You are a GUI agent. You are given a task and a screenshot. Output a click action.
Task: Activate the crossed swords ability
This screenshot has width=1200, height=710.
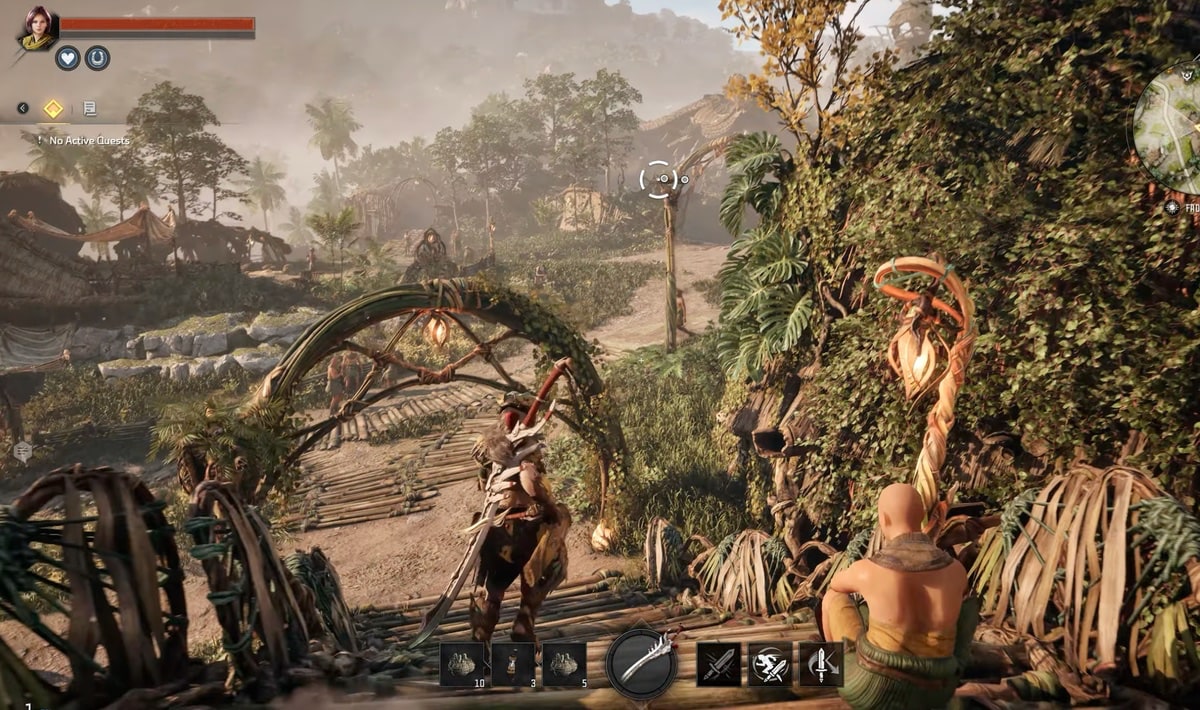click(718, 664)
